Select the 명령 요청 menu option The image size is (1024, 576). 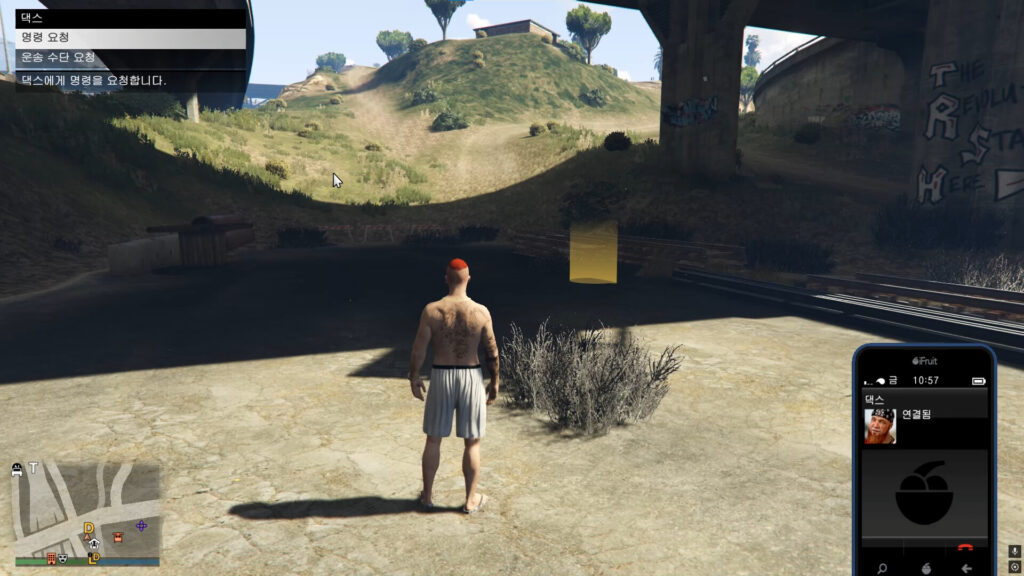pos(128,38)
